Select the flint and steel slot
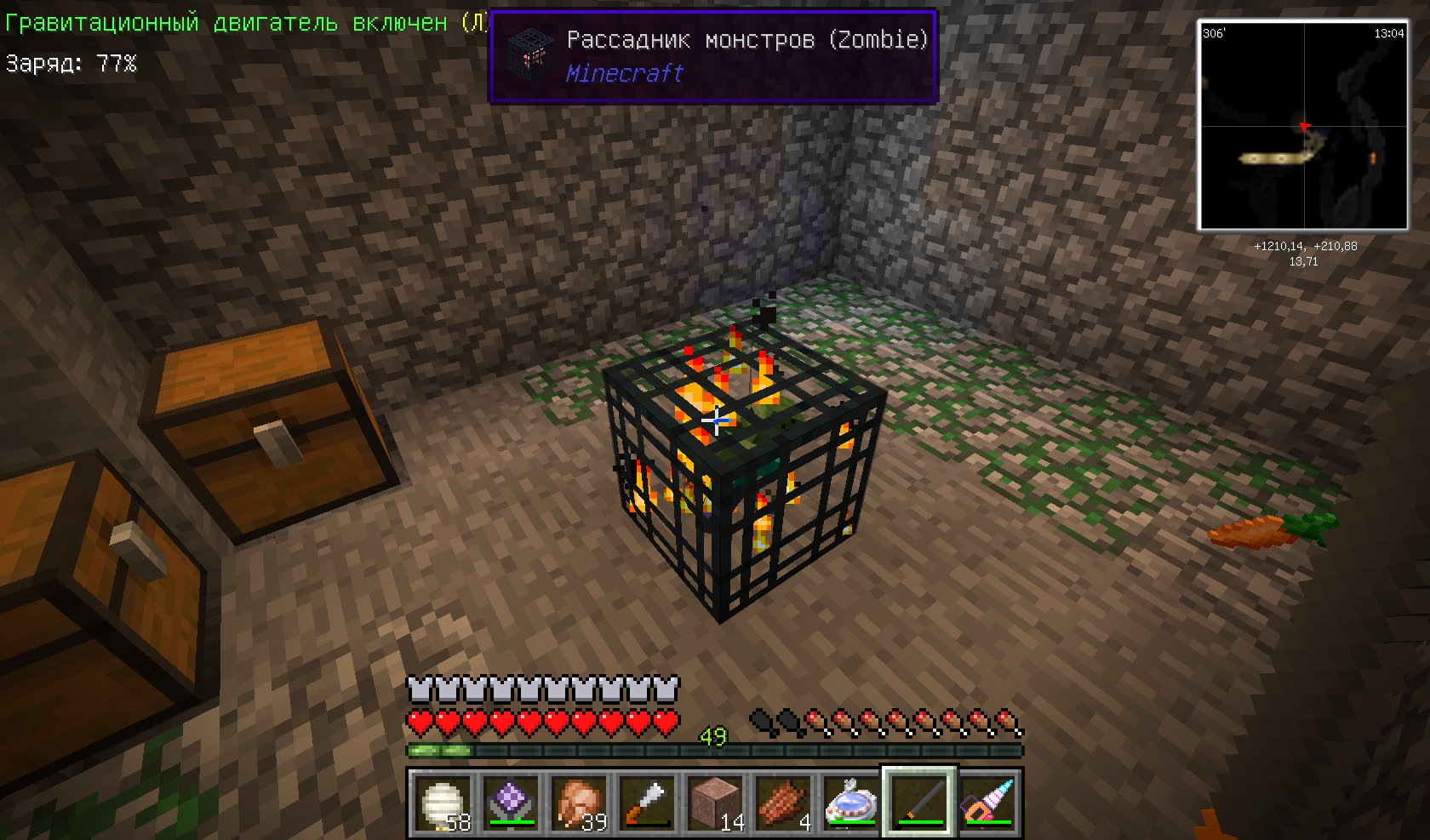 [646, 803]
